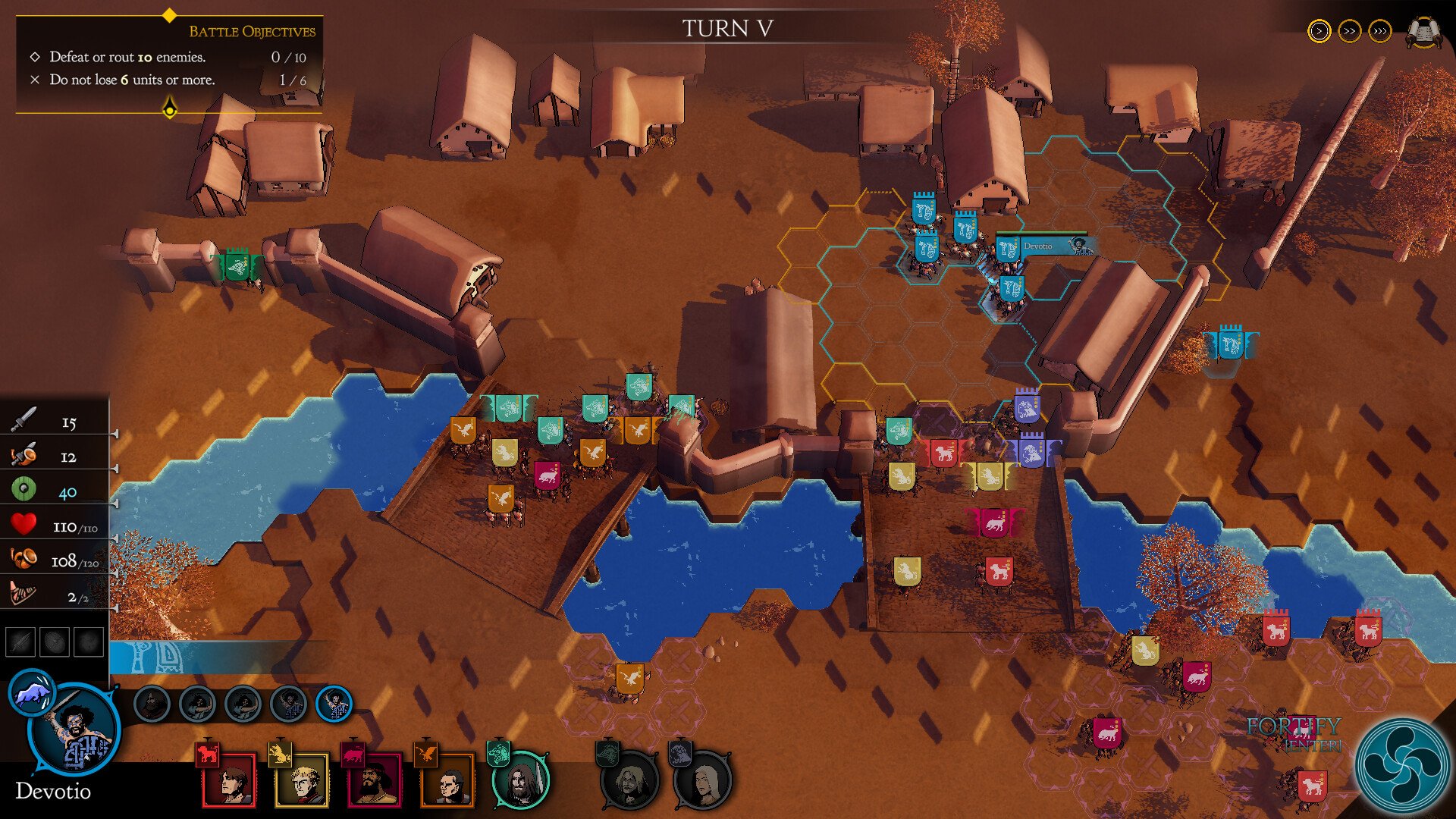
Task: Click the dimmed sword equipment slot
Action: click(20, 642)
